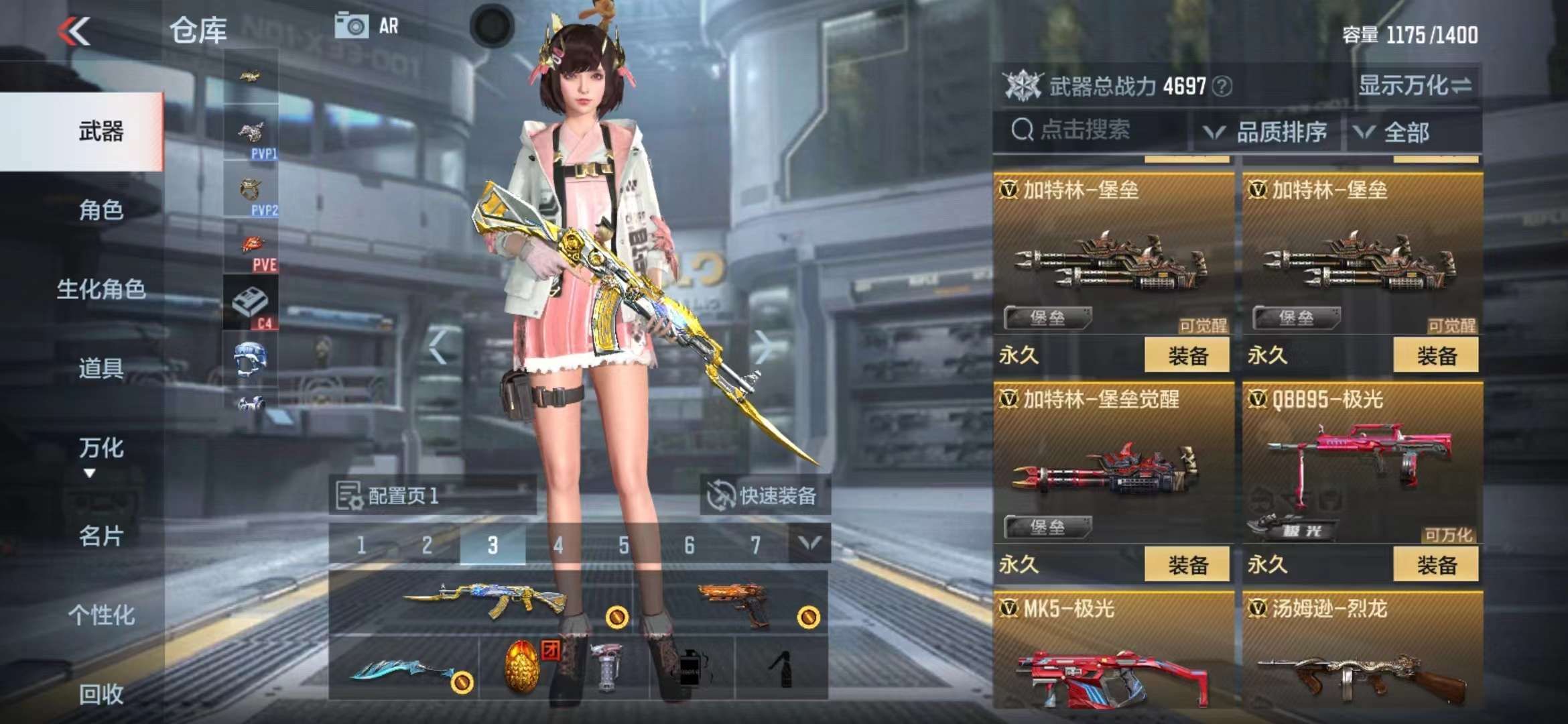Select the 道具 category
The image size is (1568, 724).
coord(101,369)
